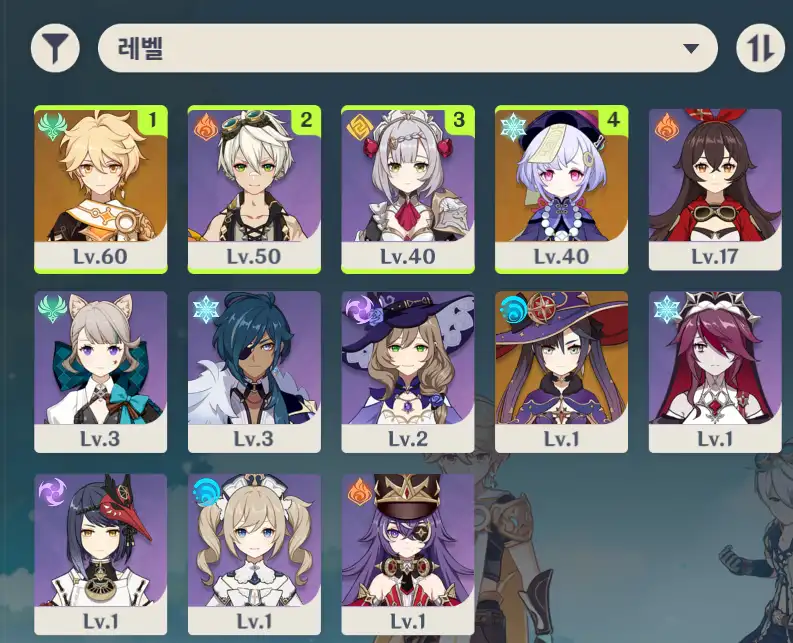793x643 pixels.
Task: Pick Lisa's card at Lv.2
Action: (x=408, y=371)
